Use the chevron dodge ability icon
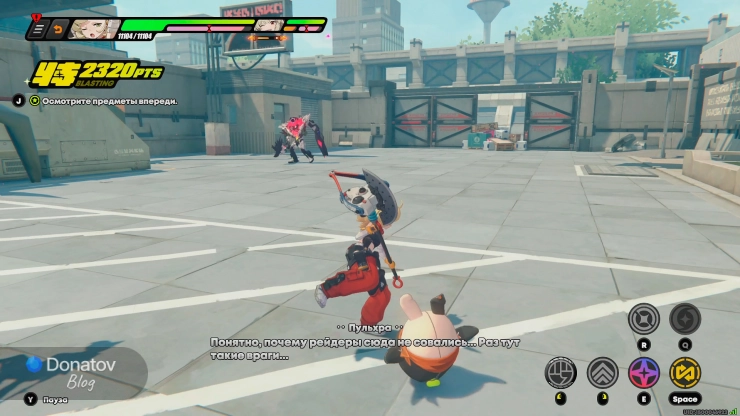740x416 pixels. click(602, 373)
